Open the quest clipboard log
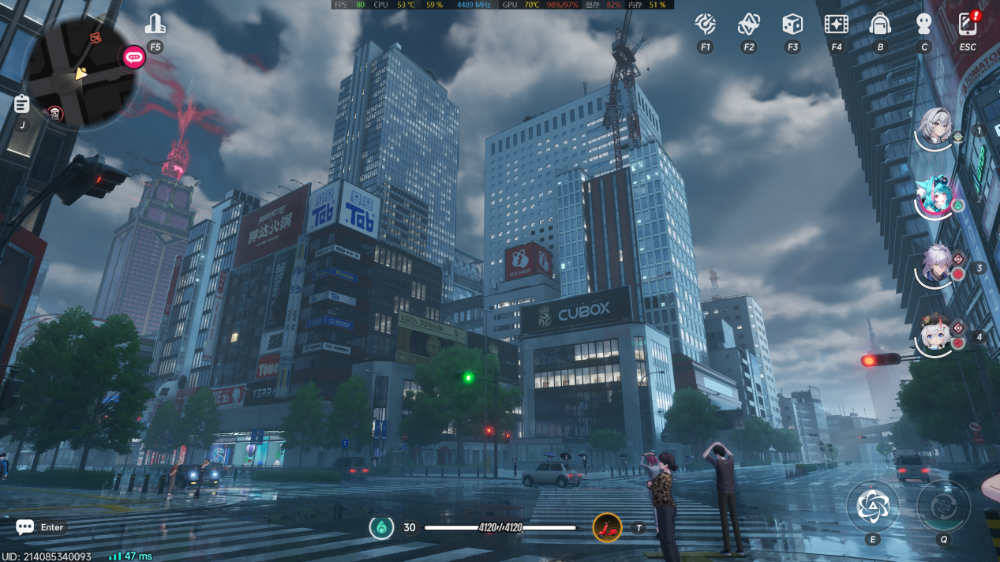1000x562 pixels. tap(22, 104)
